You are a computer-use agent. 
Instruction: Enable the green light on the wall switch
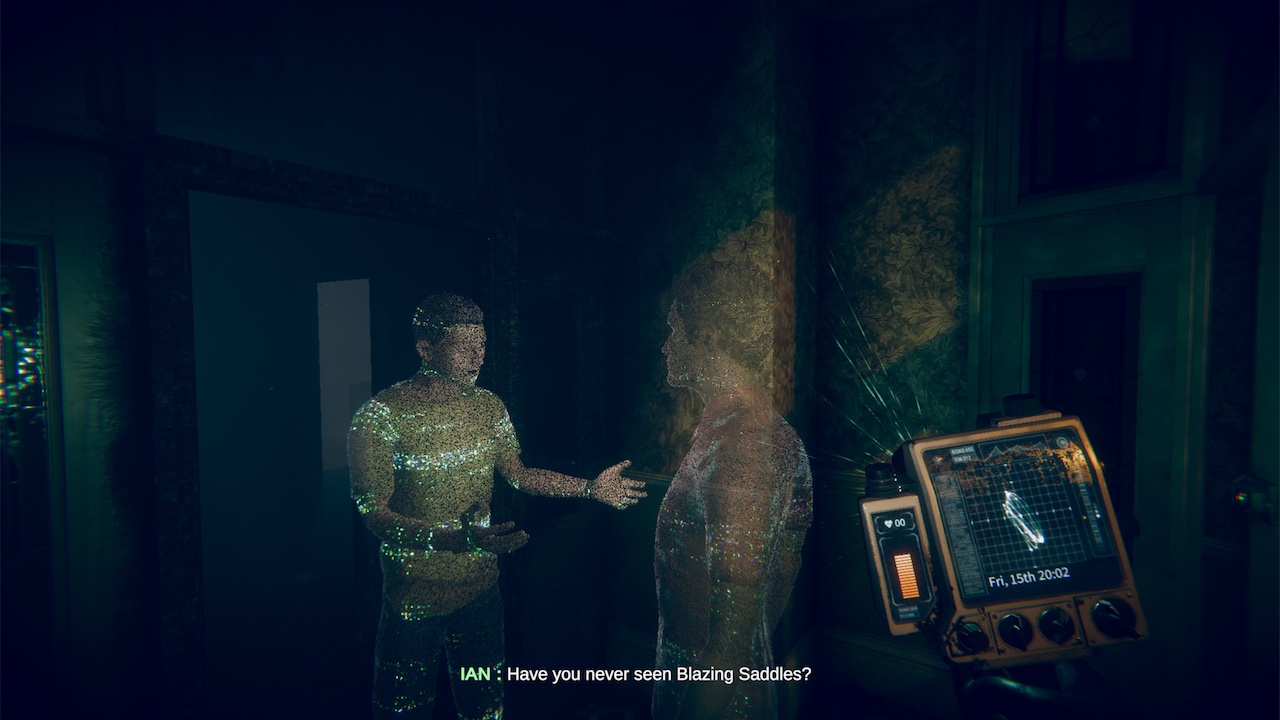[x=1243, y=498]
